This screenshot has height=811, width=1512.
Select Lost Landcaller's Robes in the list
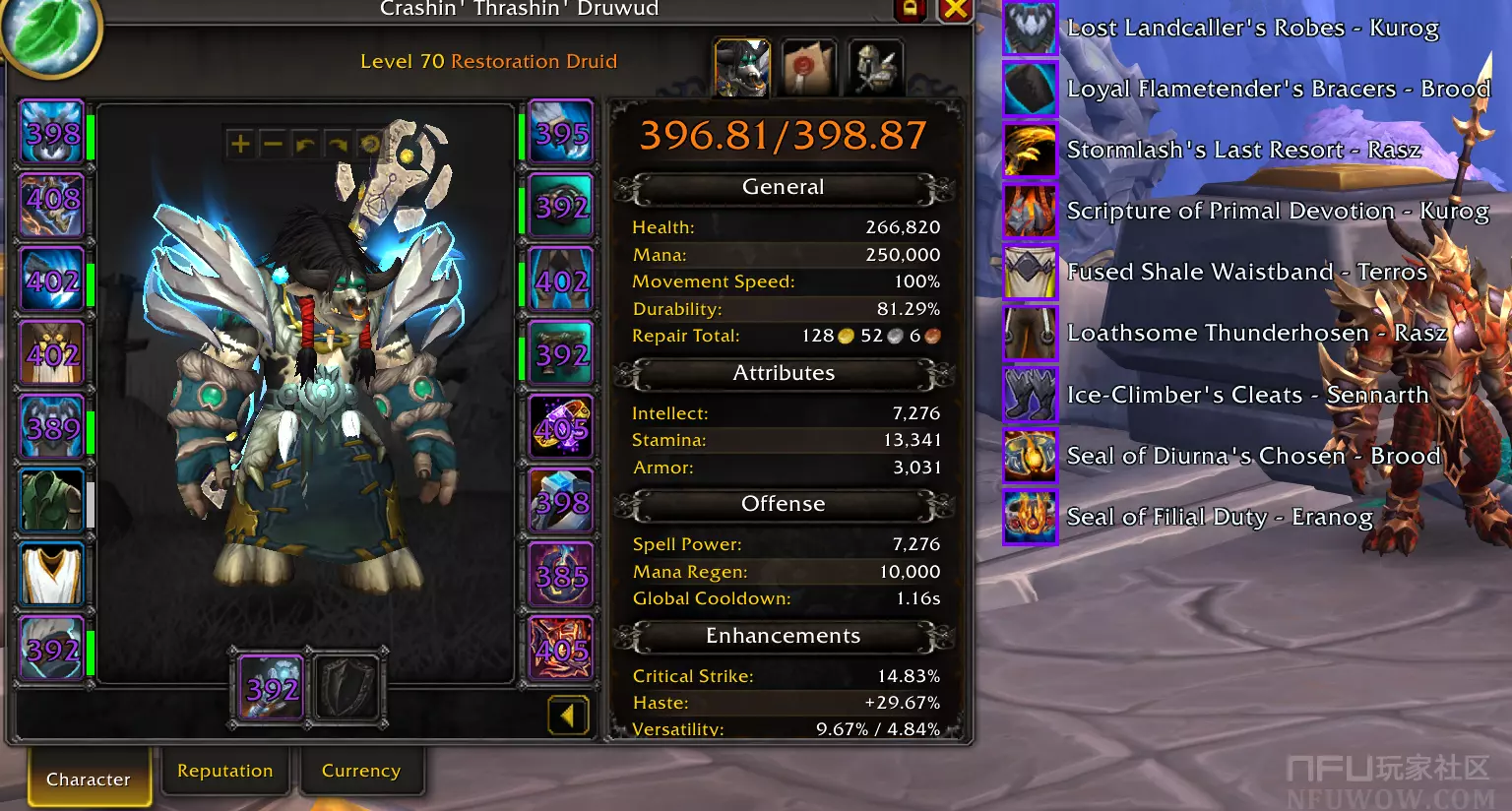point(1252,28)
